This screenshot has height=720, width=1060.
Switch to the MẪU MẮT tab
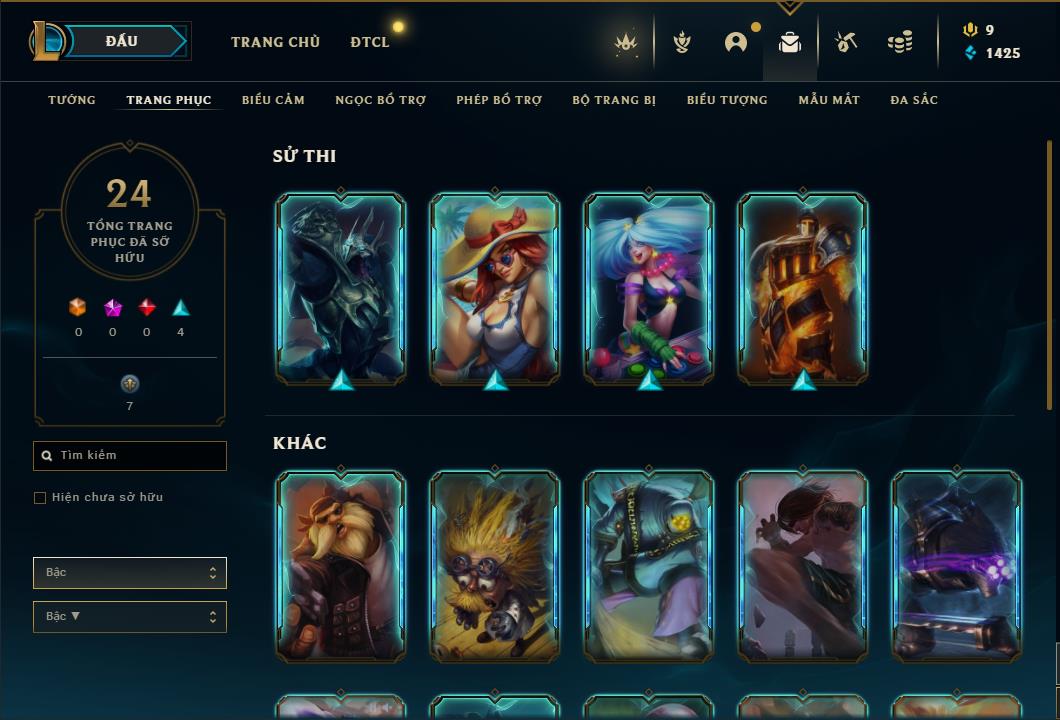pyautogui.click(x=829, y=100)
